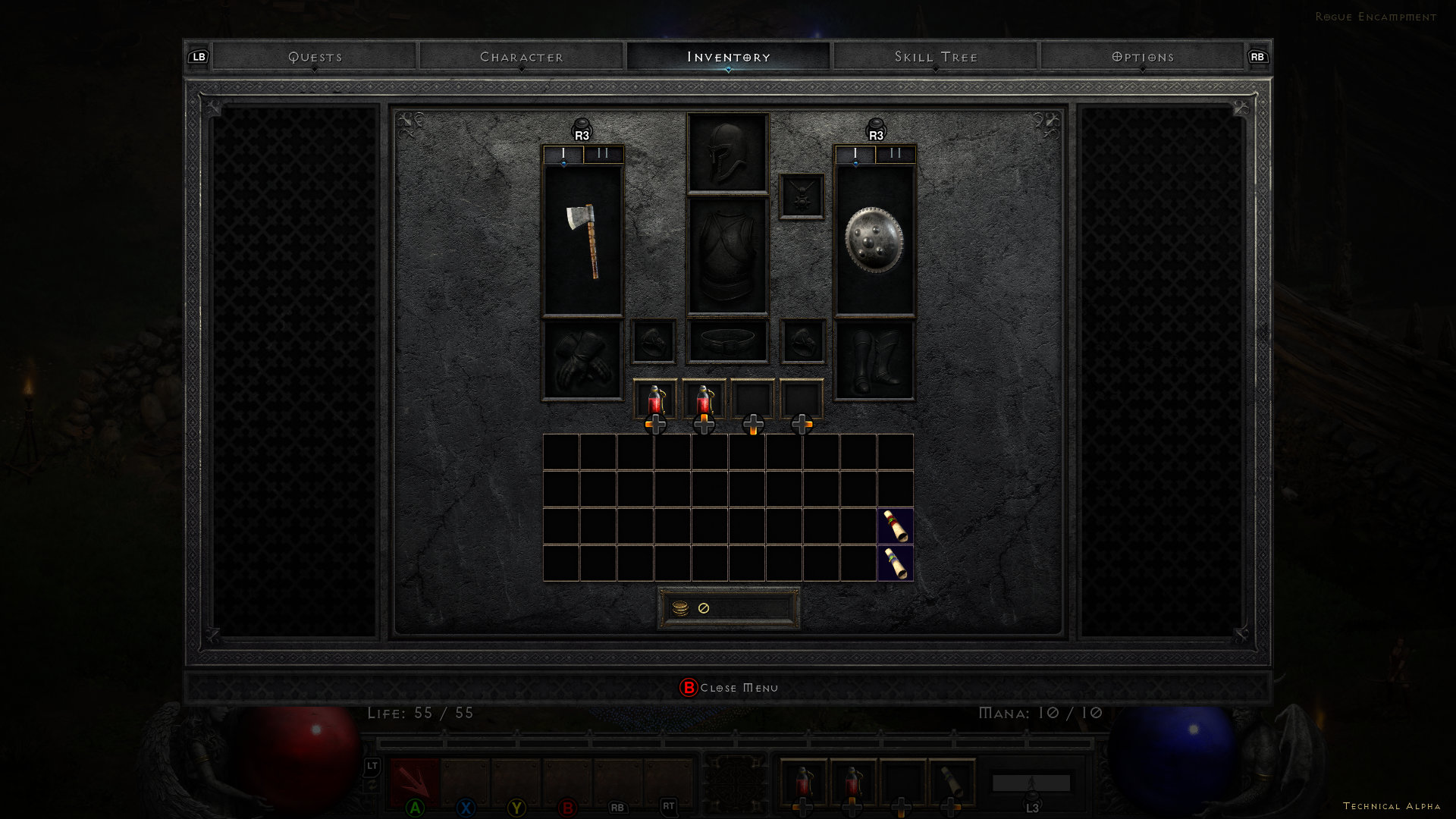The image size is (1456, 819).
Task: Switch to the Character tab
Action: 522,57
